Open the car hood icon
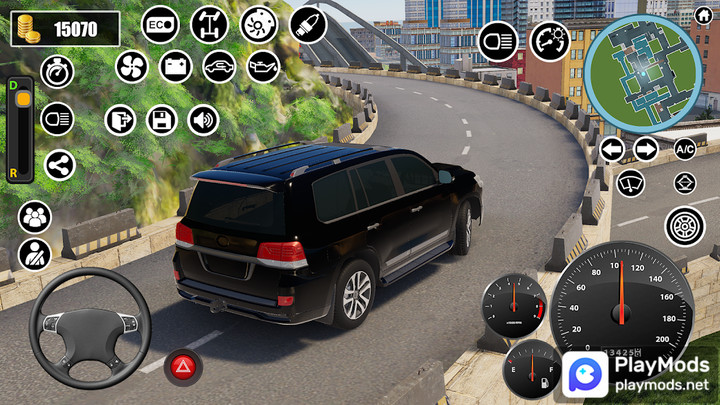Viewport: 720px width, 405px height. pyautogui.click(x=219, y=67)
